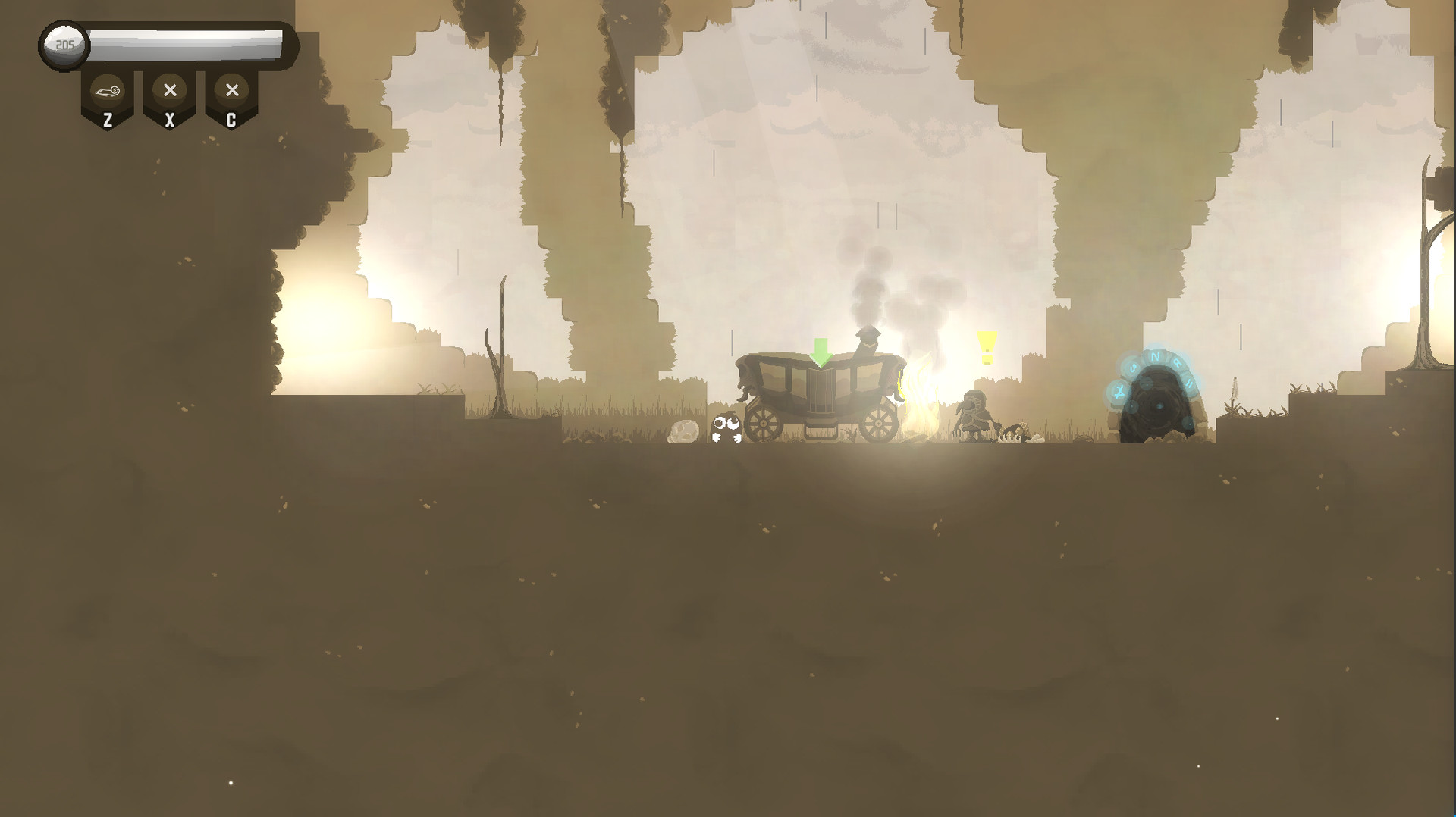
Task: Click the N rune atop the portal
Action: (1155, 356)
